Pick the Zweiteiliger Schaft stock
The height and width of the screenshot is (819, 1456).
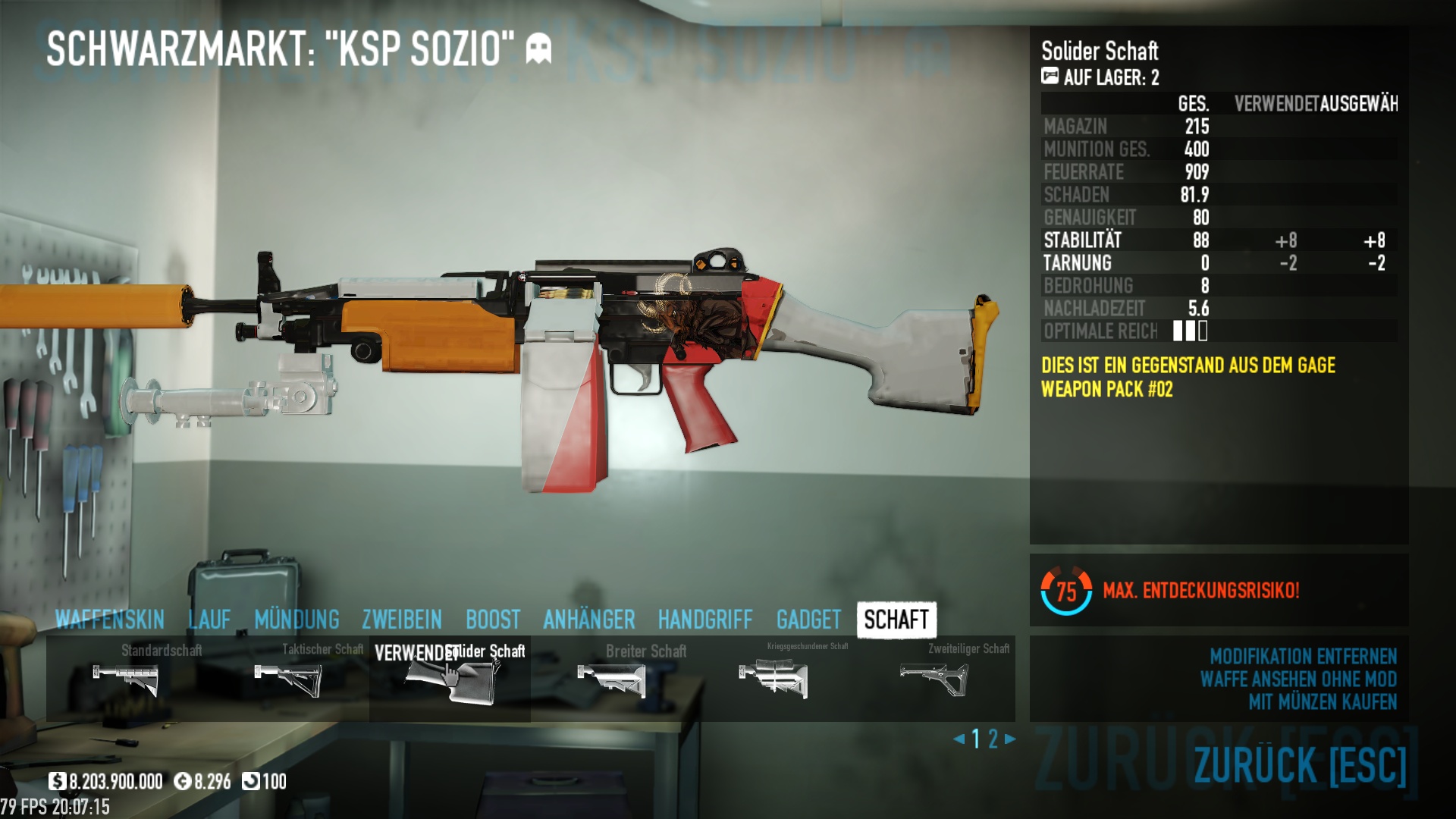(934, 677)
